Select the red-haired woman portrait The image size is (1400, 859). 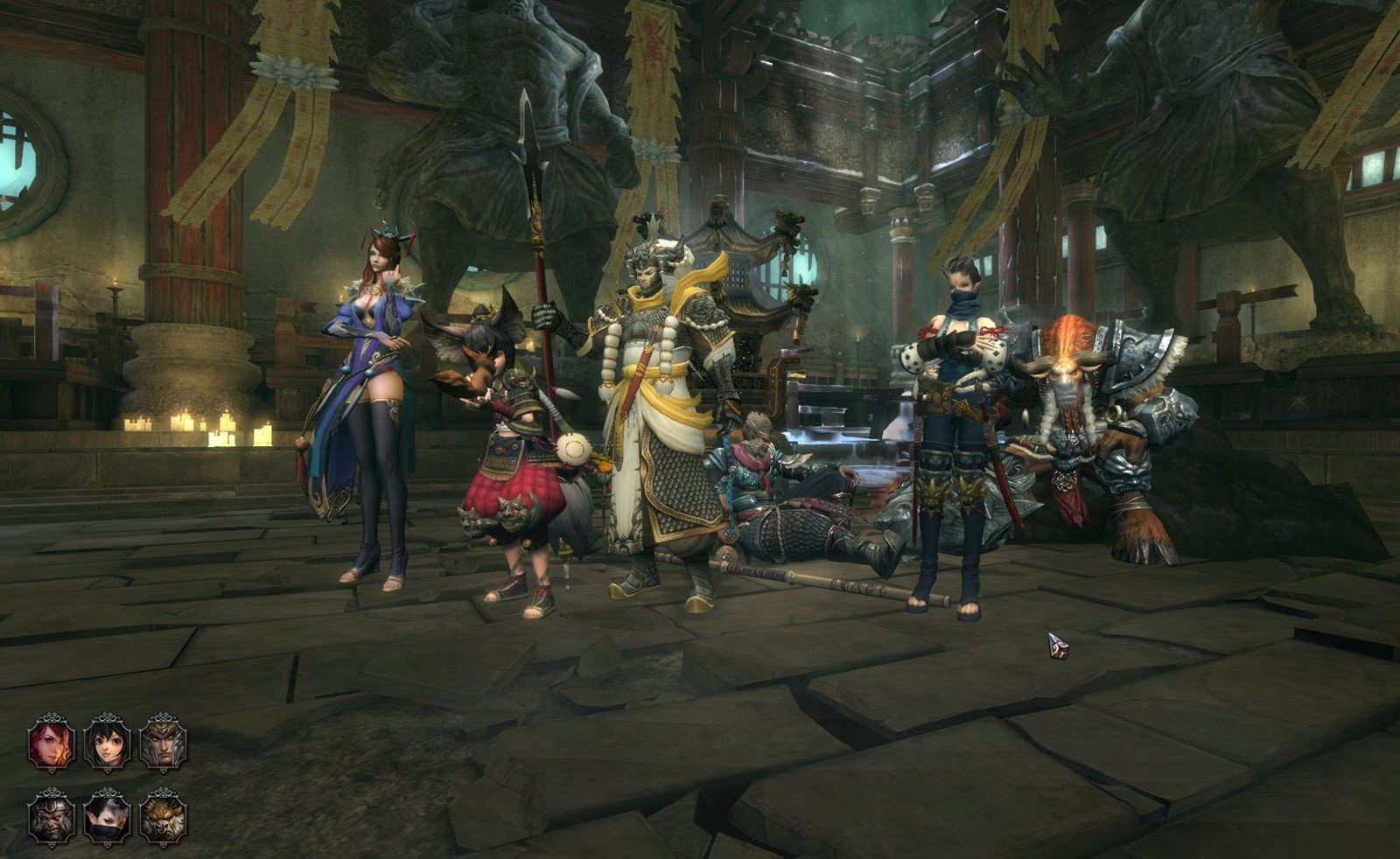(x=51, y=743)
